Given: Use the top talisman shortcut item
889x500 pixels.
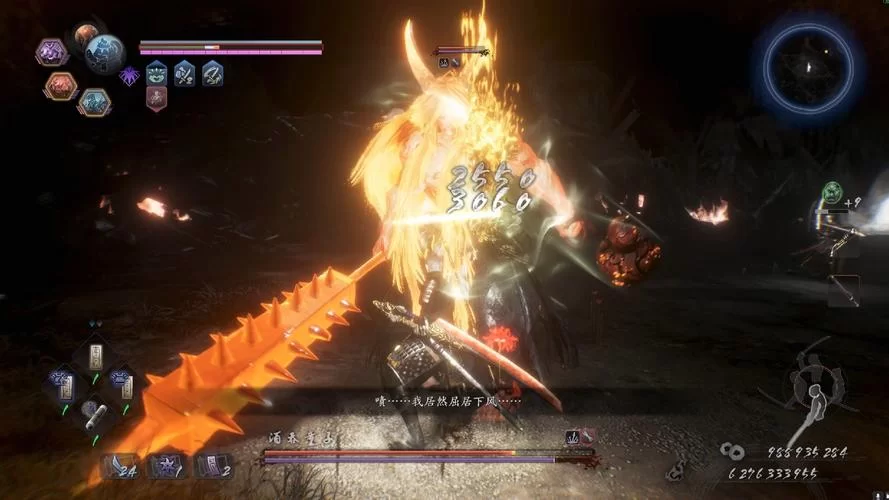Looking at the screenshot, I should (96, 355).
